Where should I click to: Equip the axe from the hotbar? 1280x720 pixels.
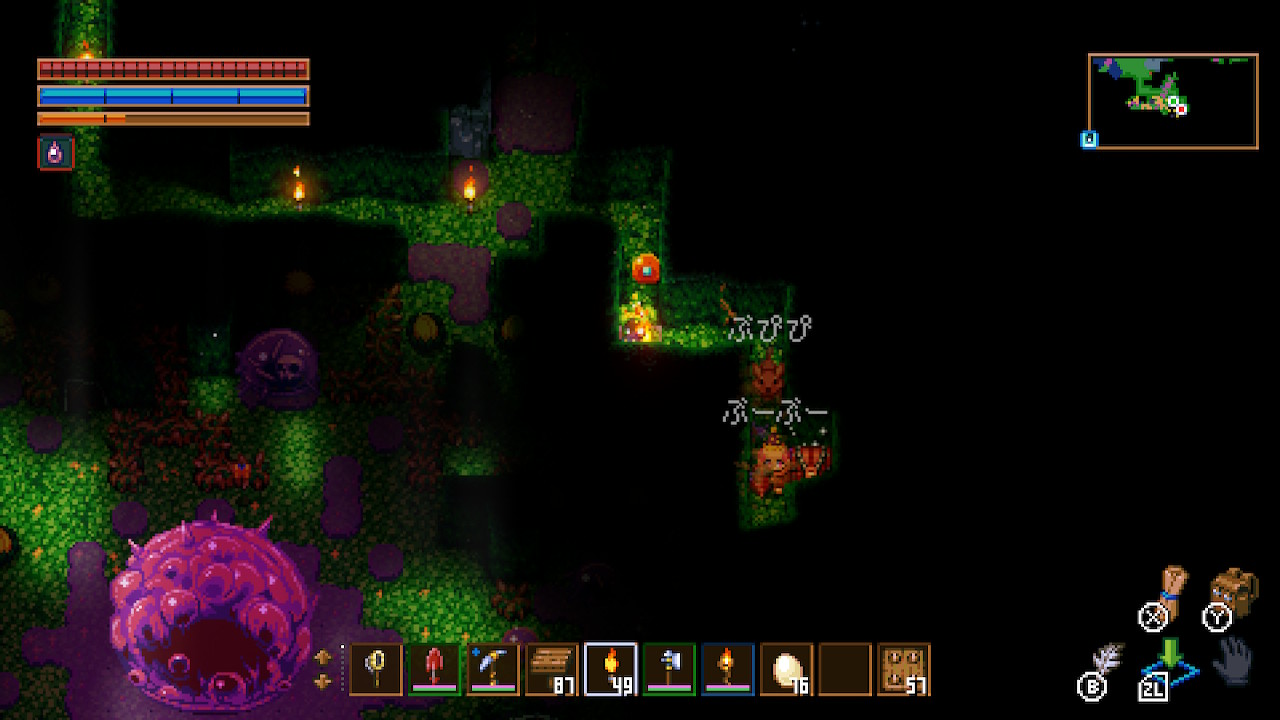pos(669,669)
